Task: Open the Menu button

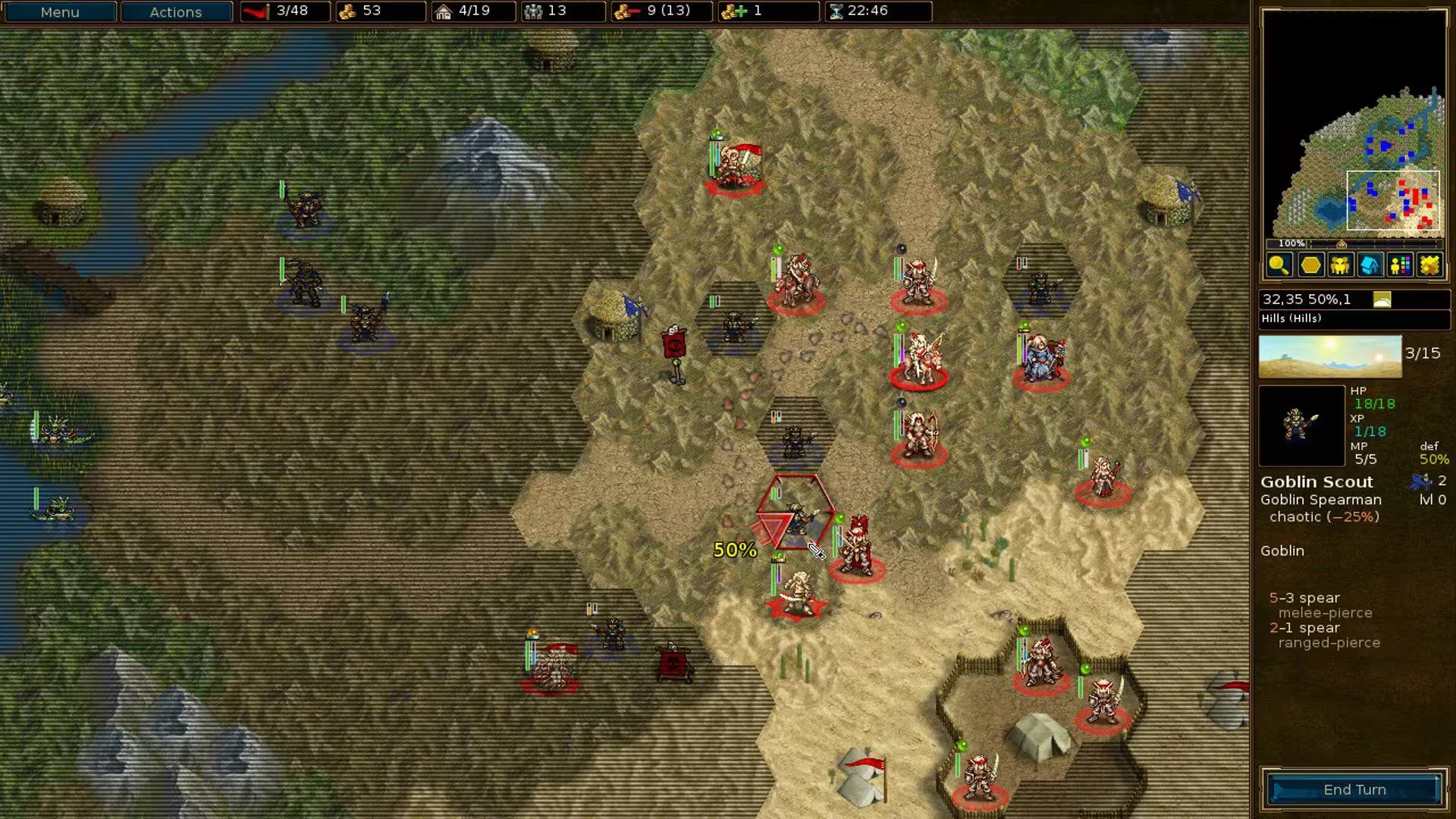Action: 59,11
